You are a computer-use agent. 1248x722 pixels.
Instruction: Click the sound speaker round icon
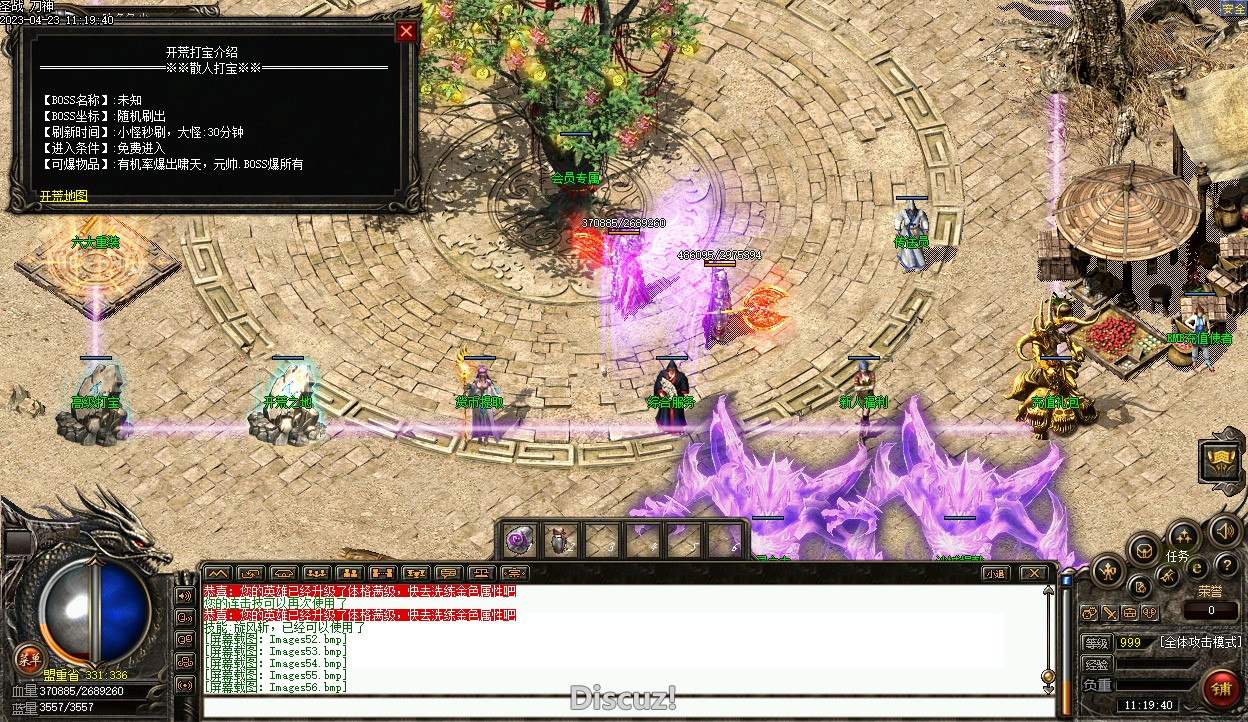(1221, 530)
